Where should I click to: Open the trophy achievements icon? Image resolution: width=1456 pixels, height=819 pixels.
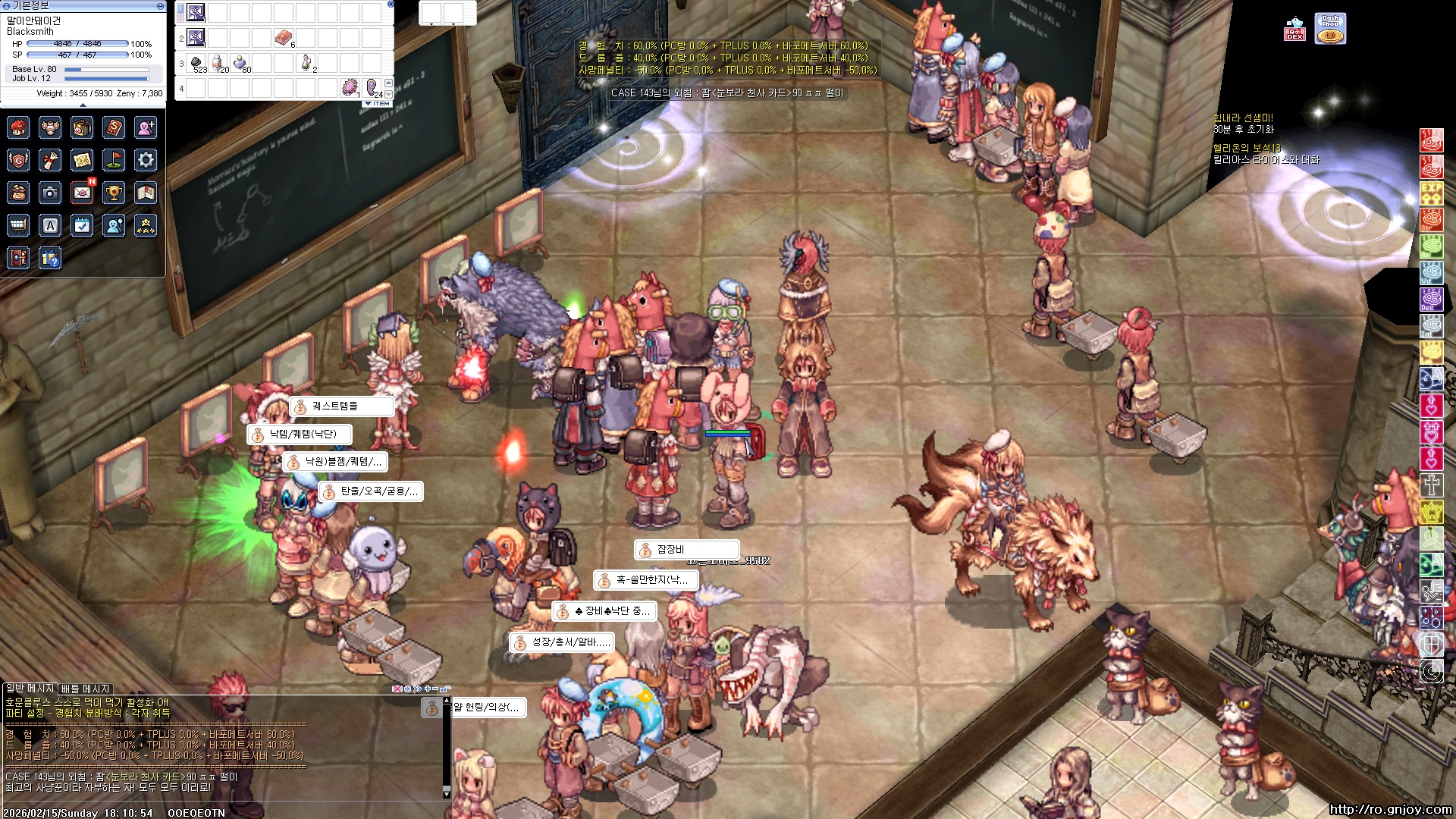point(114,193)
